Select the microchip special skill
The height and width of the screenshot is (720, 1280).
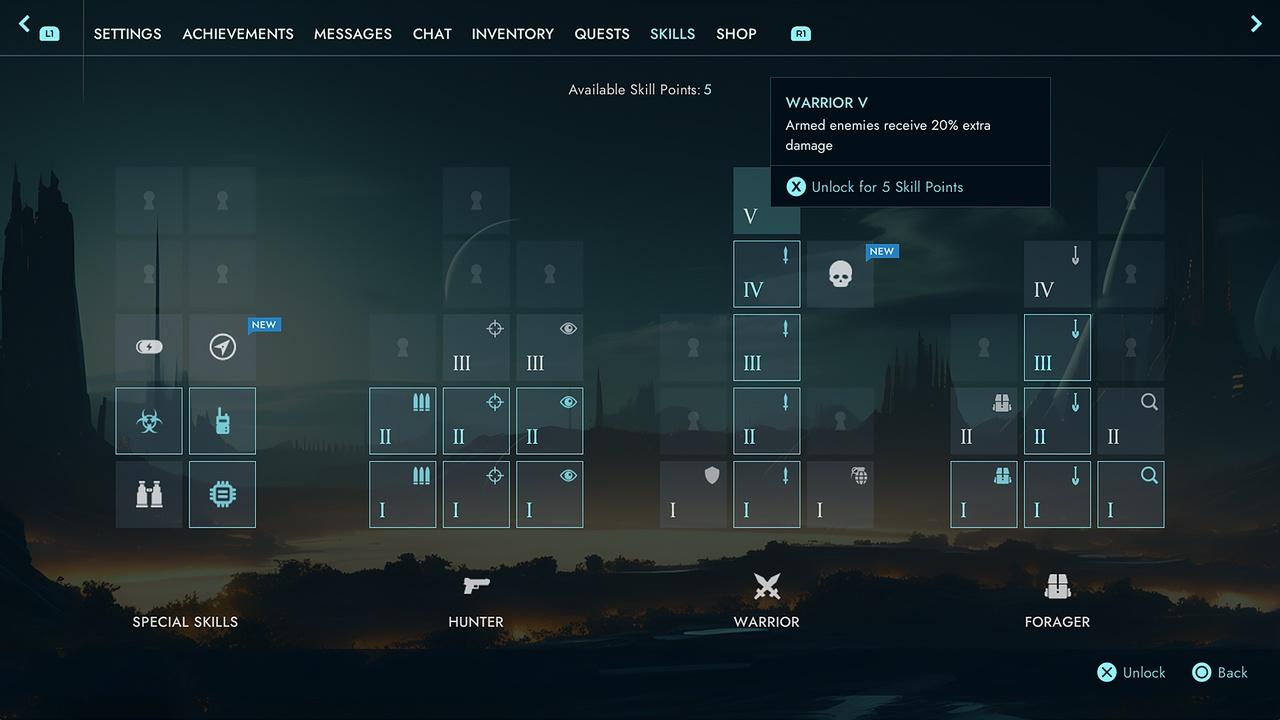(223, 494)
